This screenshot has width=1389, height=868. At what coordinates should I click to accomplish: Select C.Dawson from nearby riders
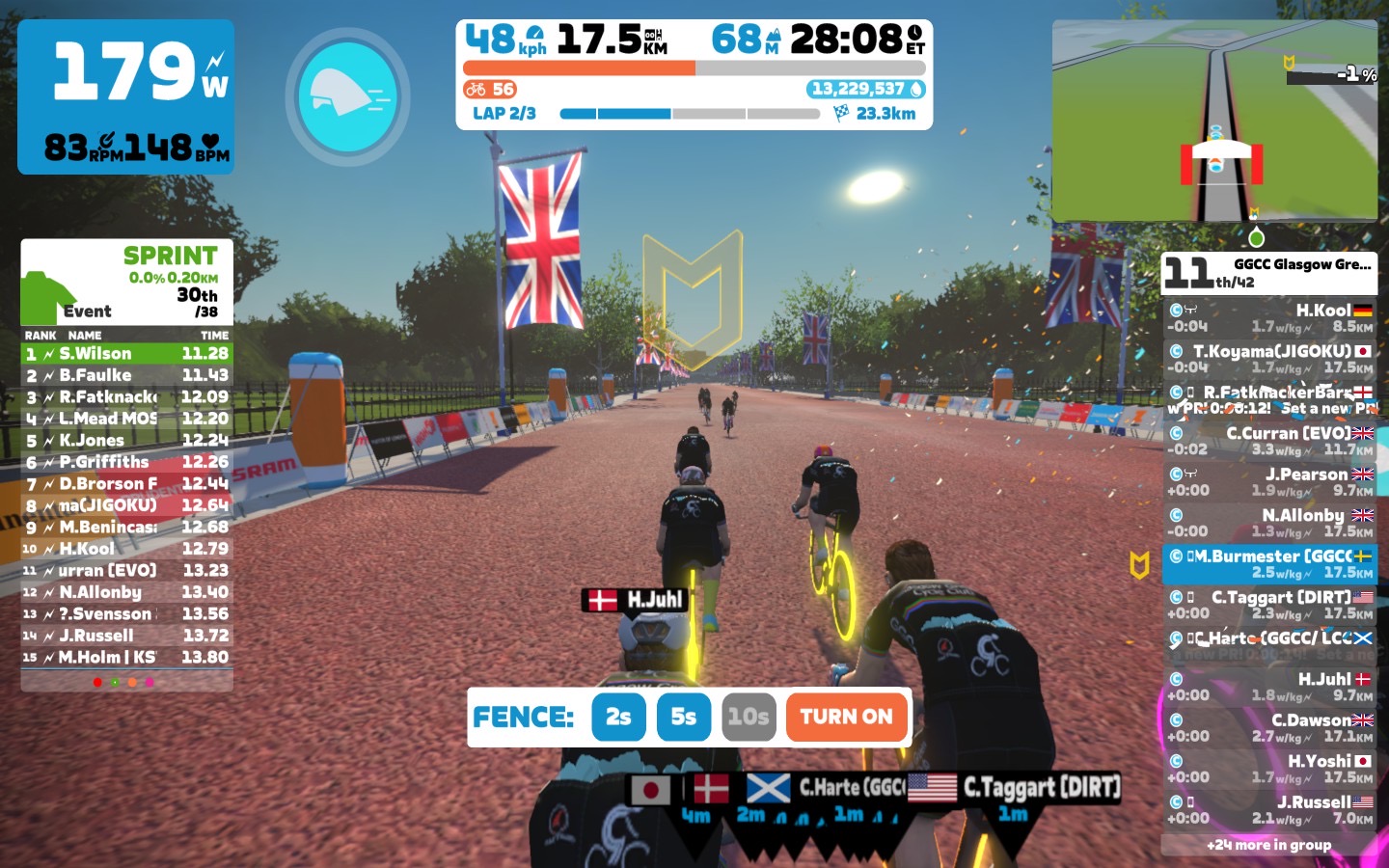click(x=1268, y=727)
